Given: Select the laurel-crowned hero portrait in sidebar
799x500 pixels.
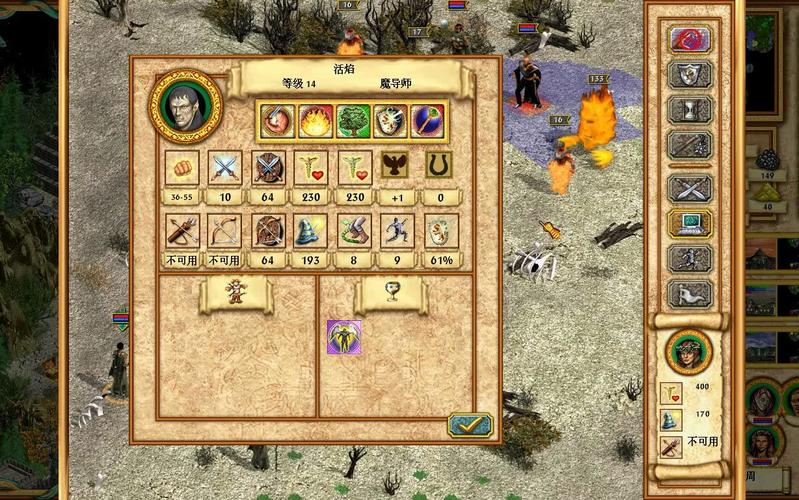Looking at the screenshot, I should click(x=688, y=350).
